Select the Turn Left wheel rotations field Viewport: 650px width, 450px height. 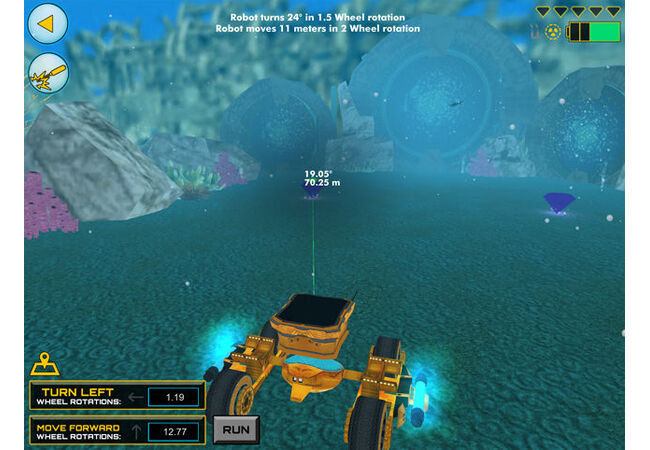click(x=173, y=397)
